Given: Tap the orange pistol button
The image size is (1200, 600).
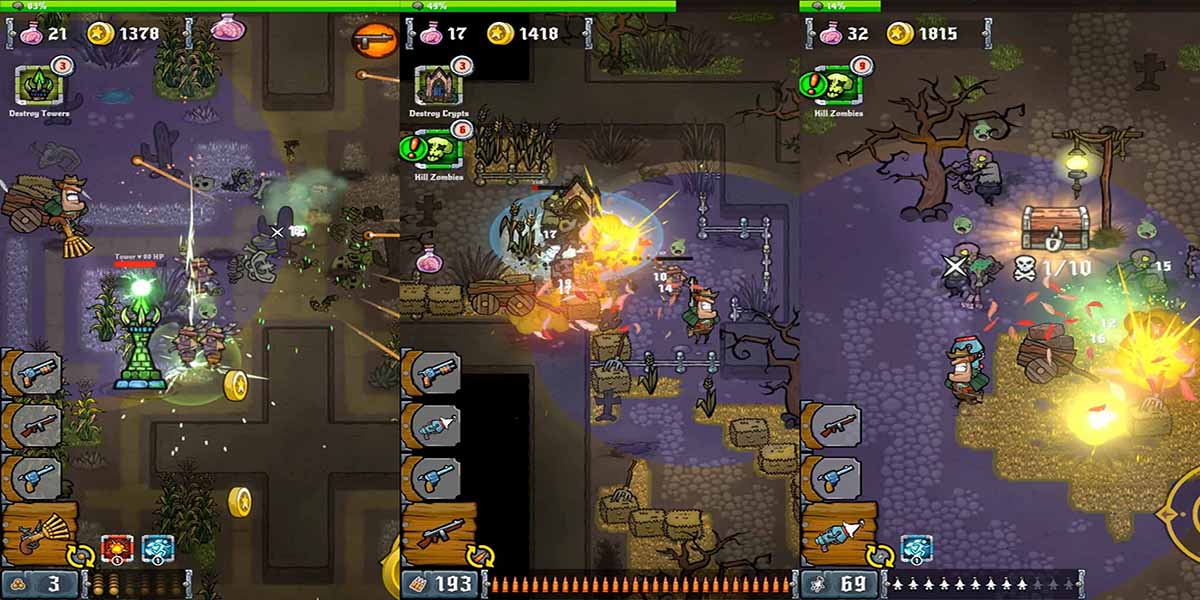Looking at the screenshot, I should 375,40.
